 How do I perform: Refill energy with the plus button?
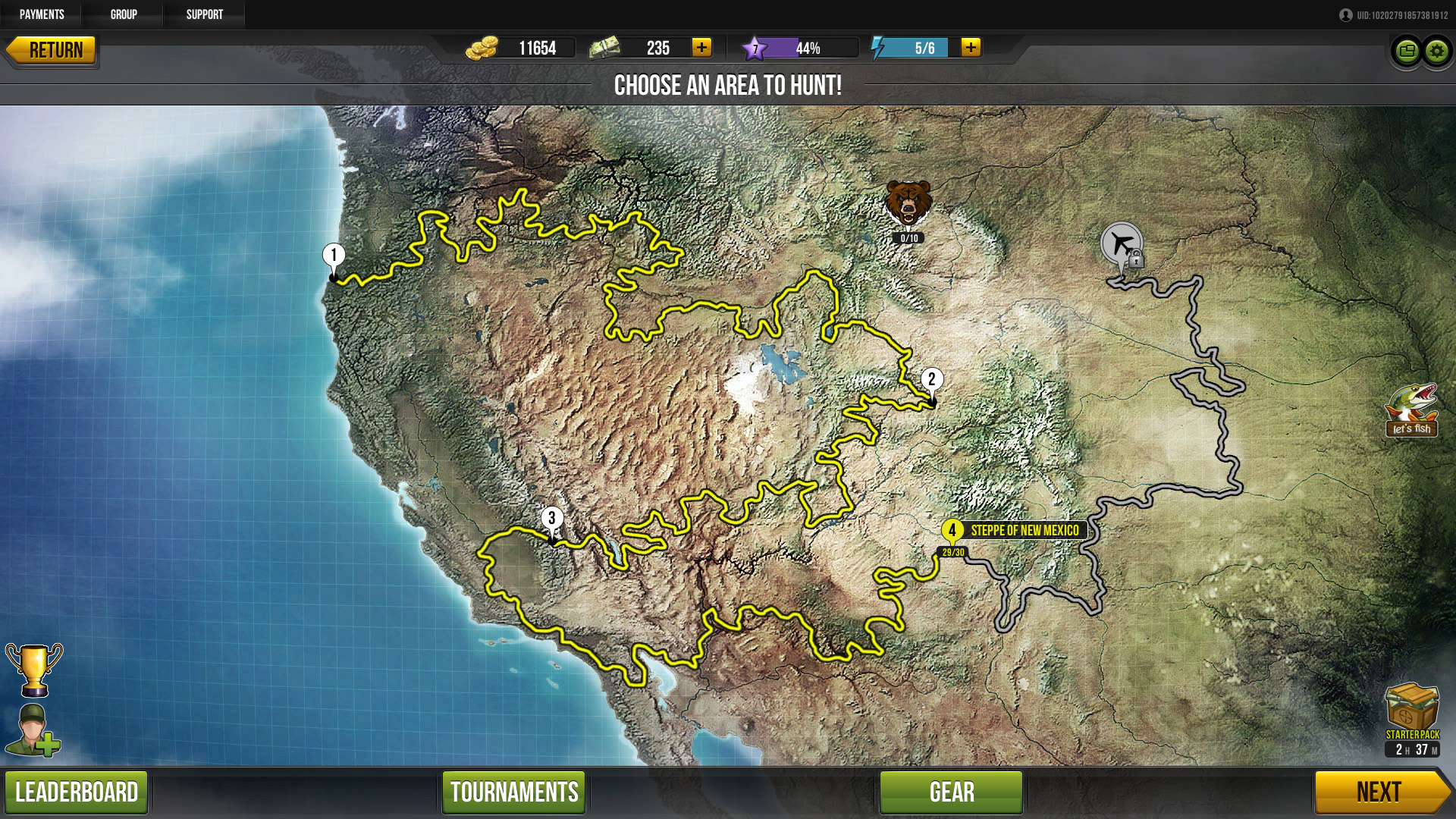point(971,48)
